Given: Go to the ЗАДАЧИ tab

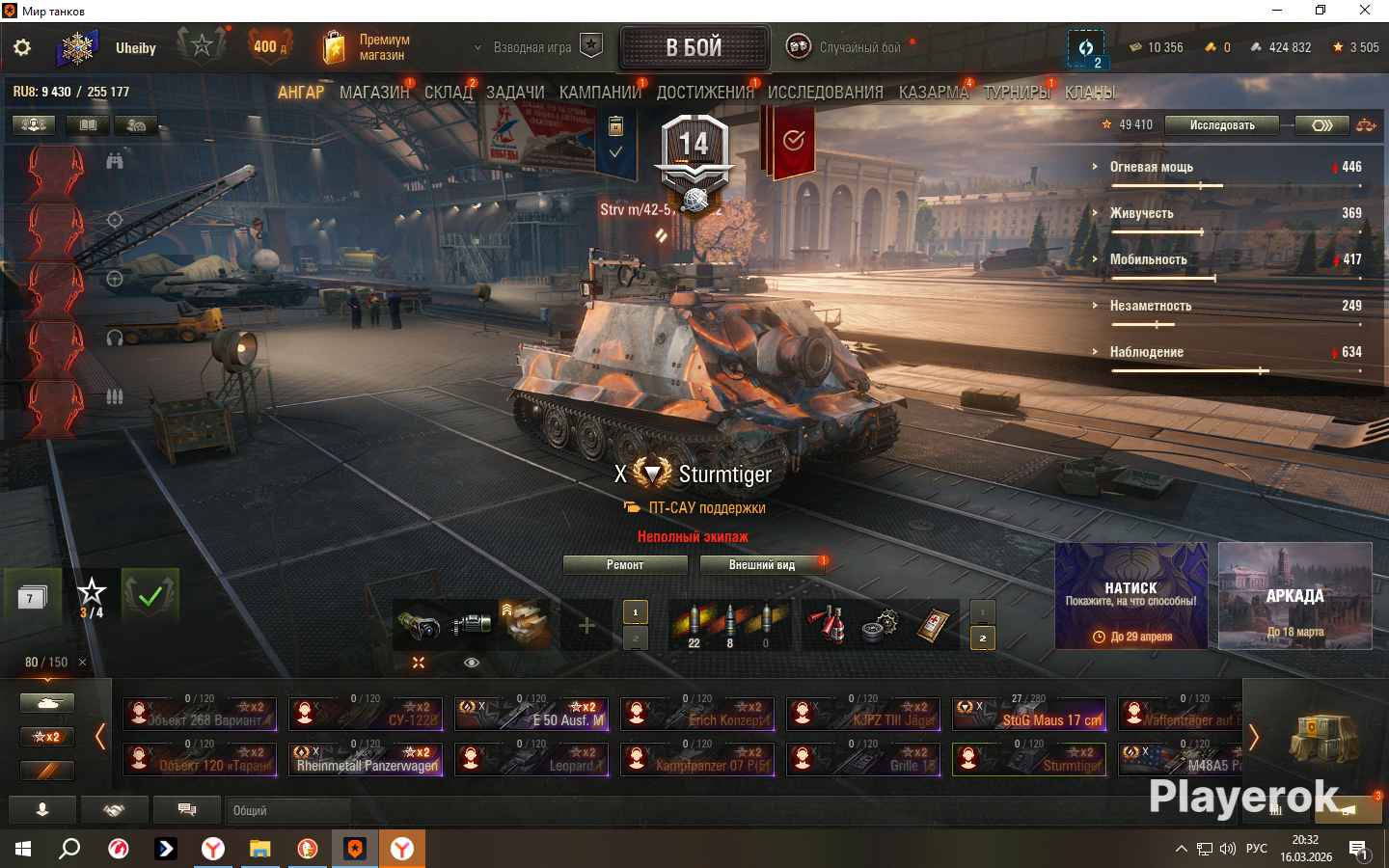Looking at the screenshot, I should pos(514,93).
